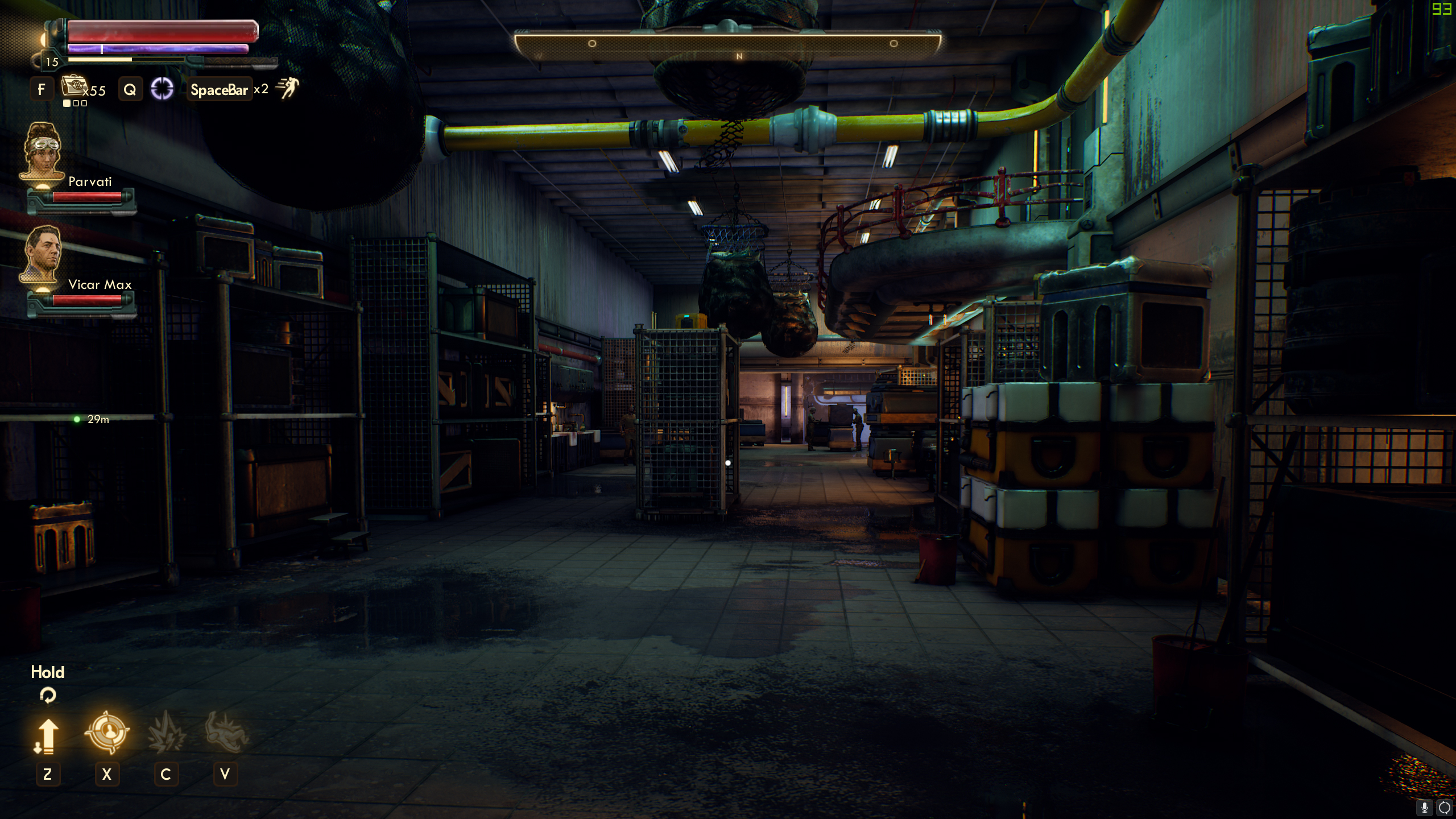Image resolution: width=1456 pixels, height=819 pixels.
Task: Click the dodge running-figure icon
Action: 287,88
